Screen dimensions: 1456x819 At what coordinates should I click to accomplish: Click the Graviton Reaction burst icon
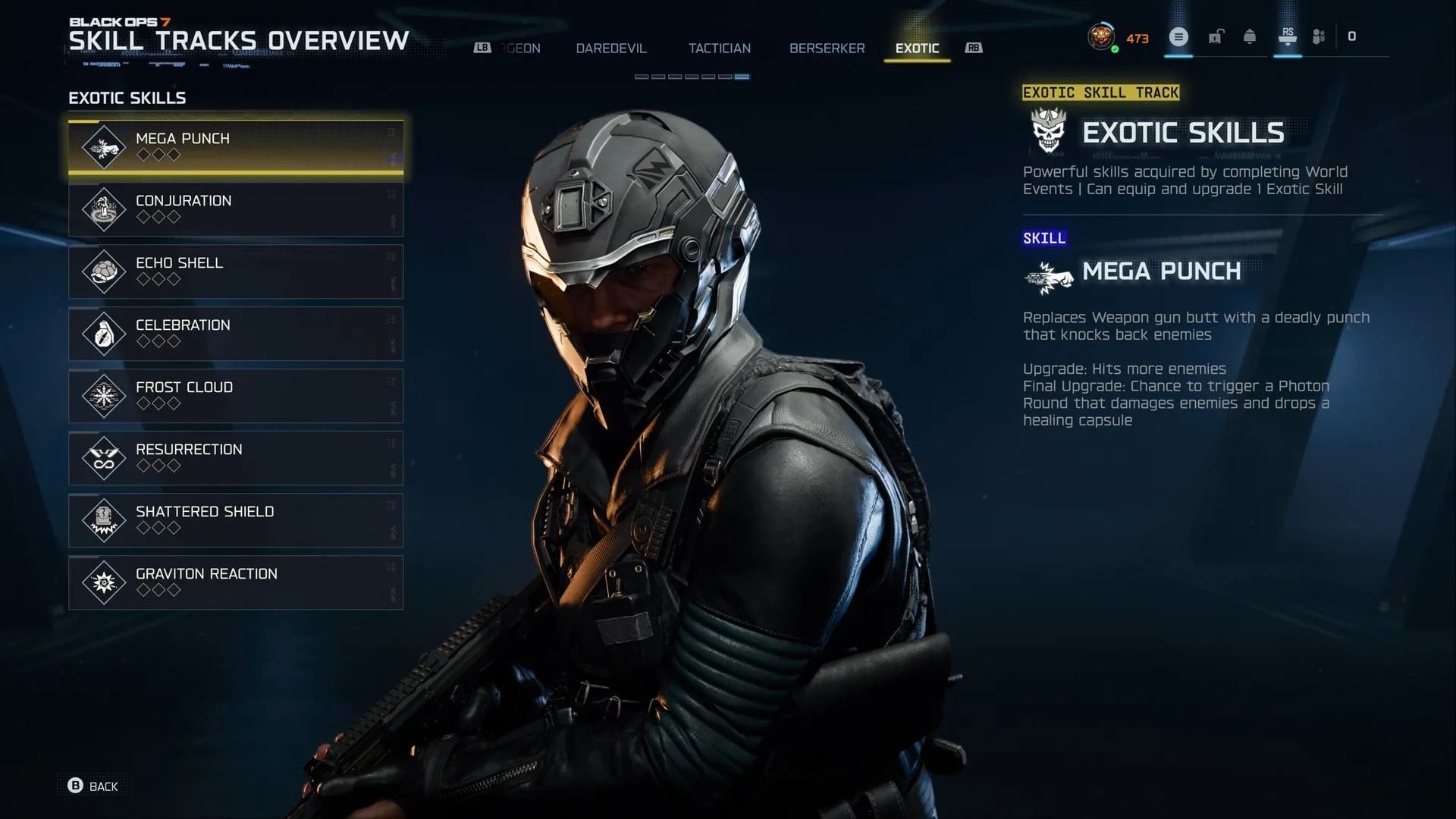tap(104, 582)
